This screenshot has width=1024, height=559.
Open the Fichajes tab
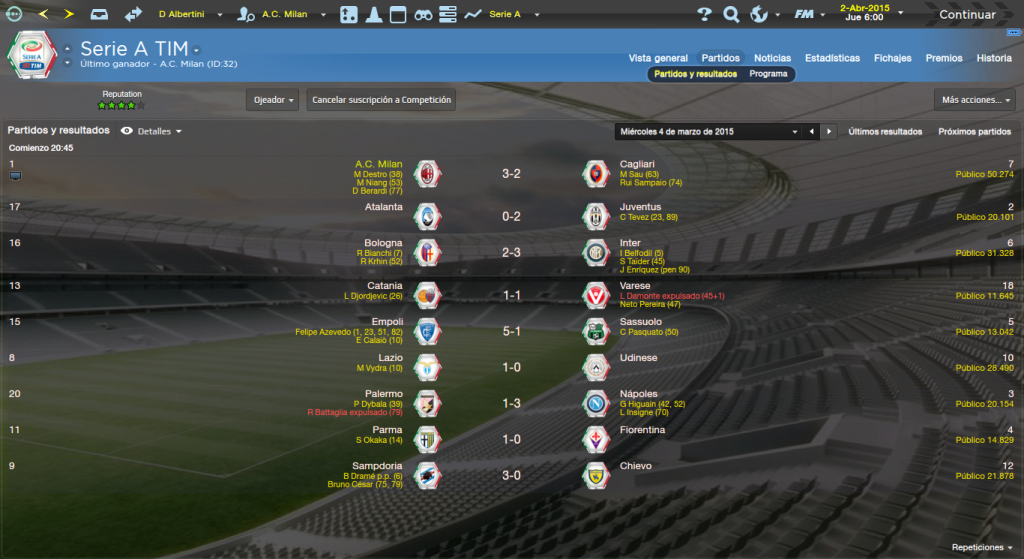[x=892, y=58]
